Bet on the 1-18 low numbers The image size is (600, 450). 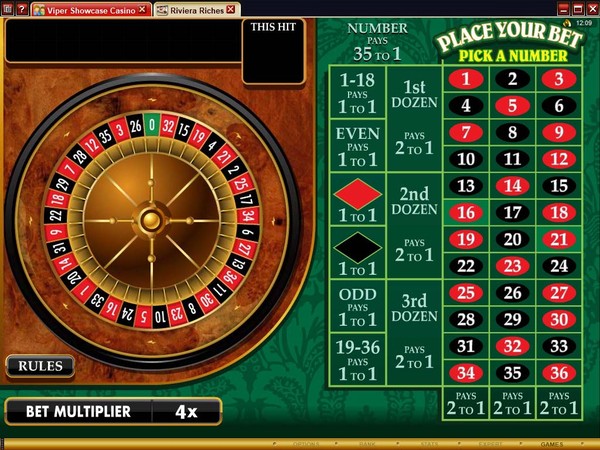point(358,93)
